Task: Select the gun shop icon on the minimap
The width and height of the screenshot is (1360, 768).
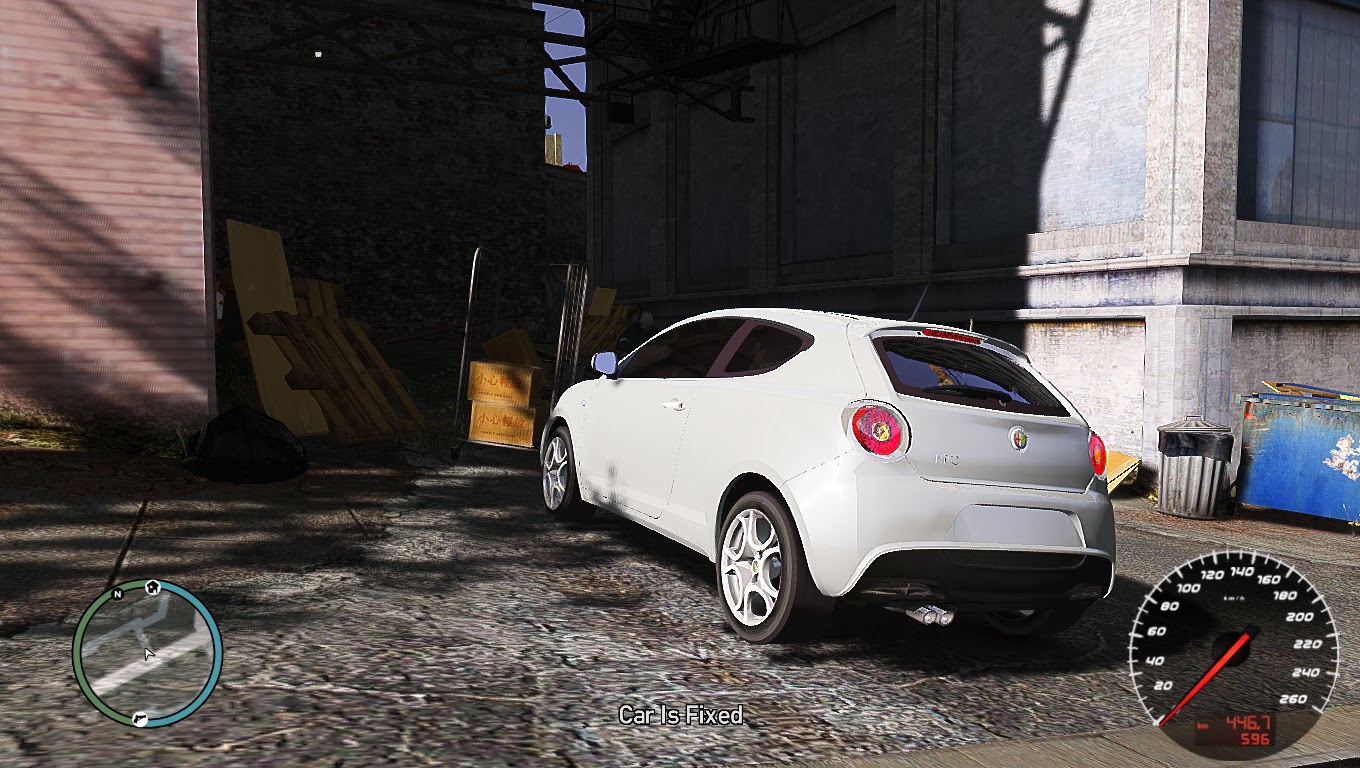Action: 140,719
